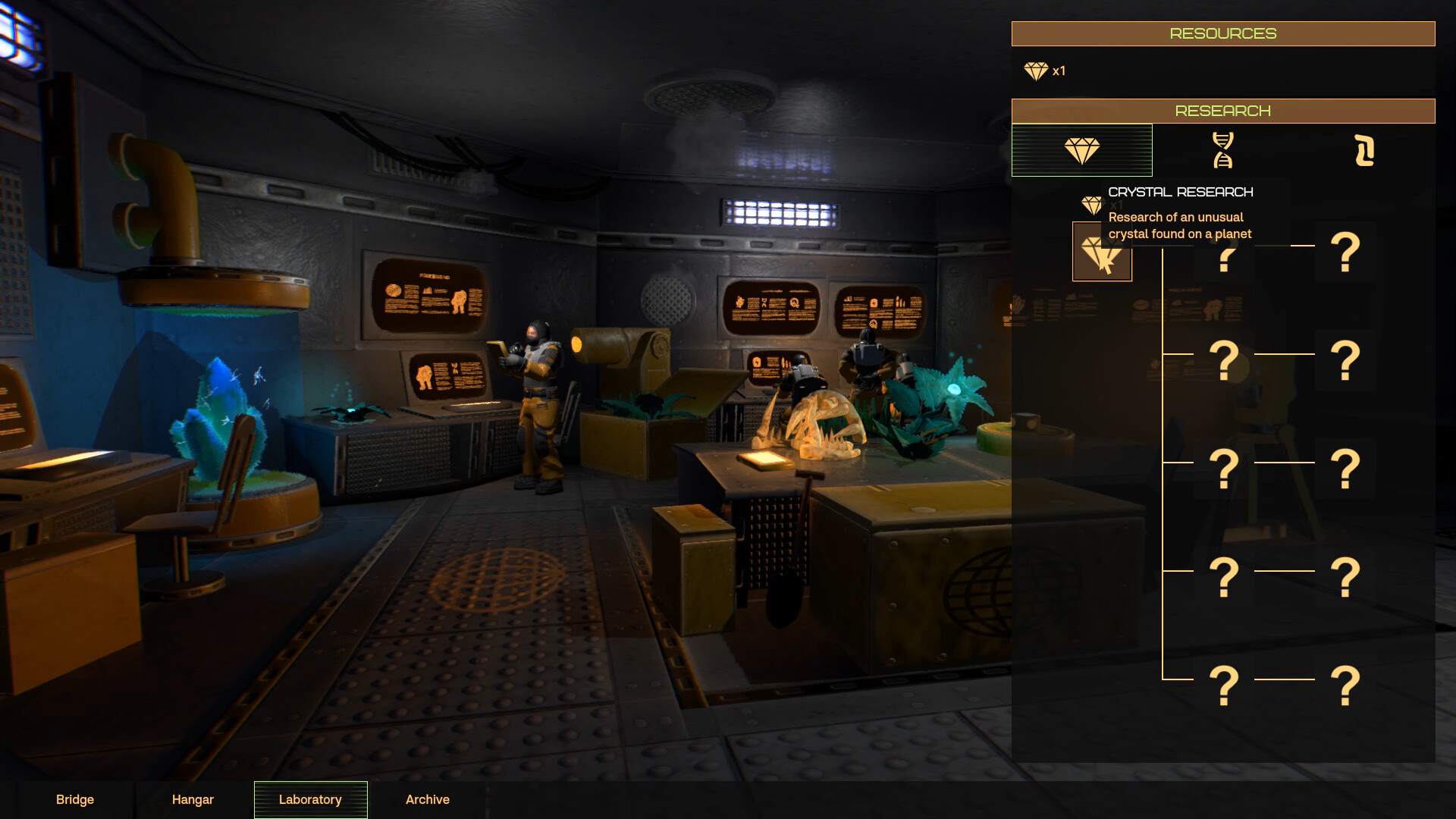View the Archive tab

tap(428, 799)
